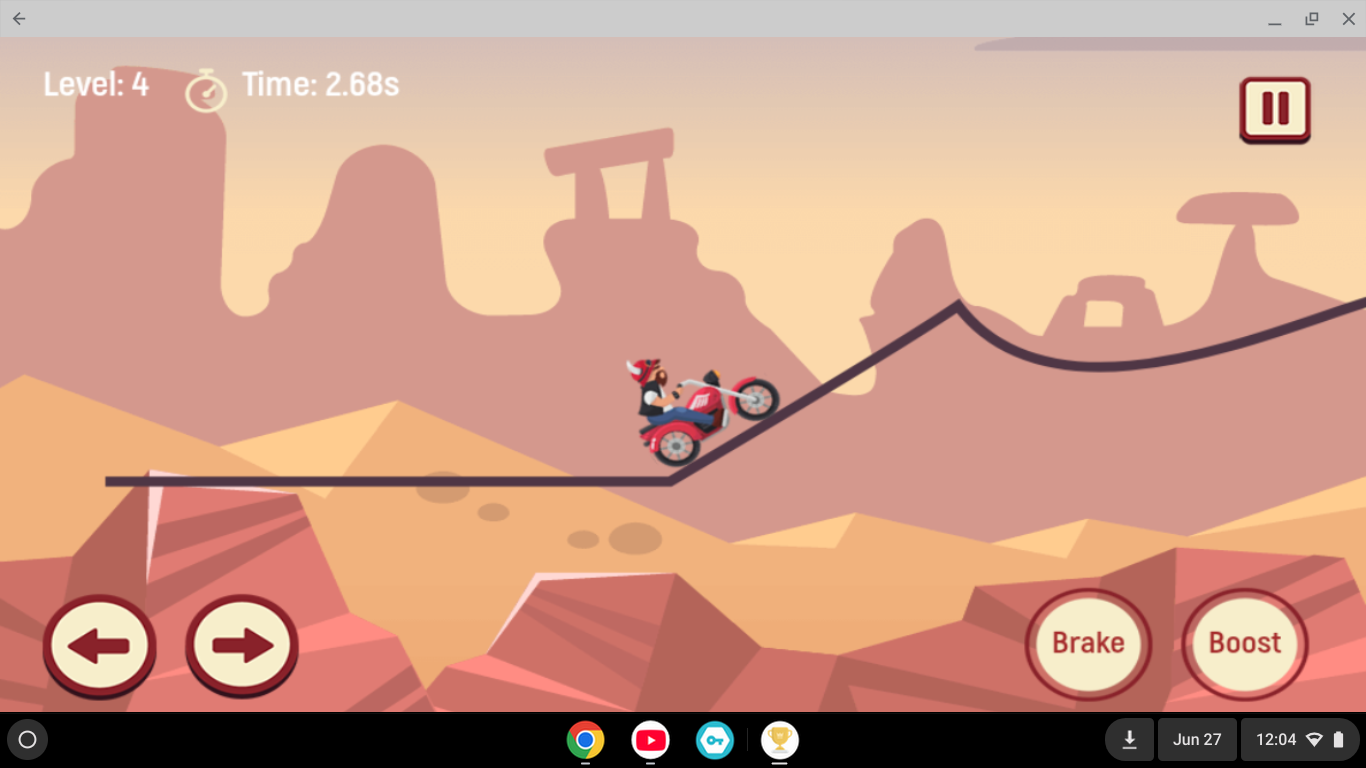
Task: Pause the game
Action: pos(1274,108)
